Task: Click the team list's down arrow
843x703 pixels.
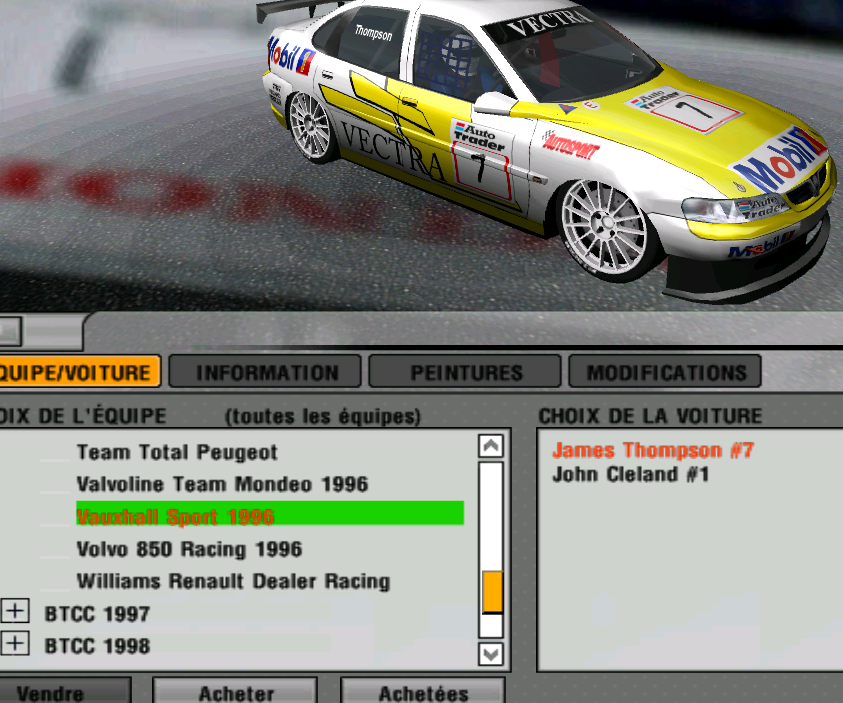Action: [x=491, y=654]
